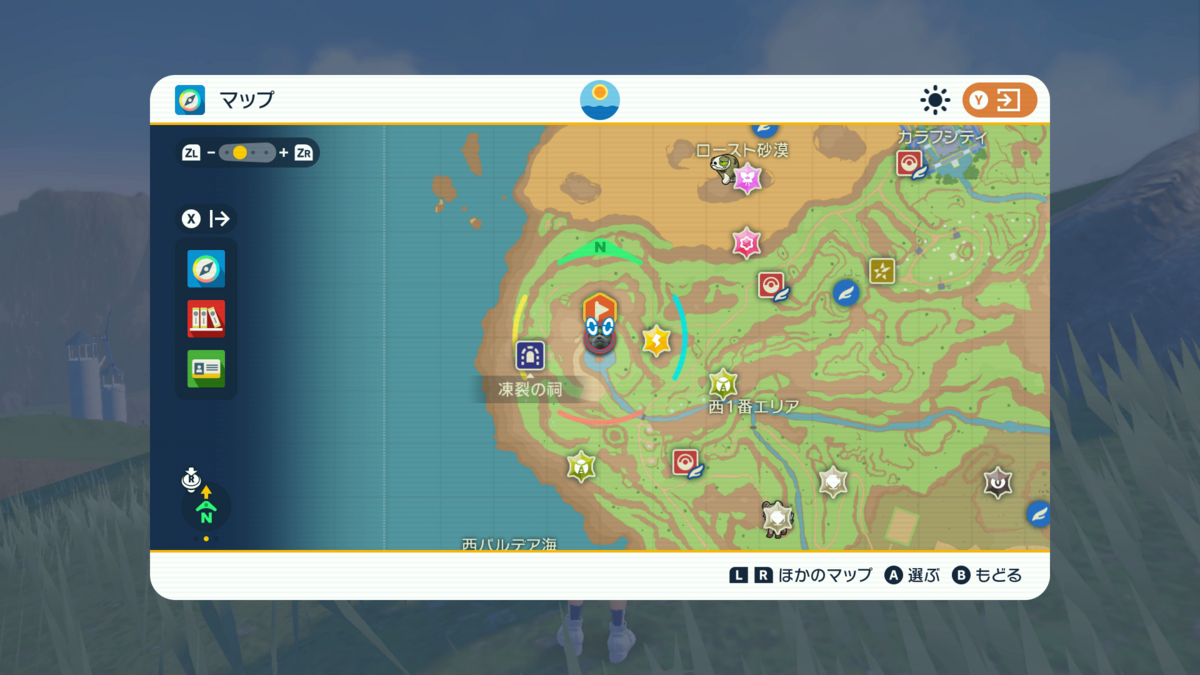Screen dimensions: 1200x675
Task: Toggle the north-facing compass orientation indicator
Action: [206, 510]
